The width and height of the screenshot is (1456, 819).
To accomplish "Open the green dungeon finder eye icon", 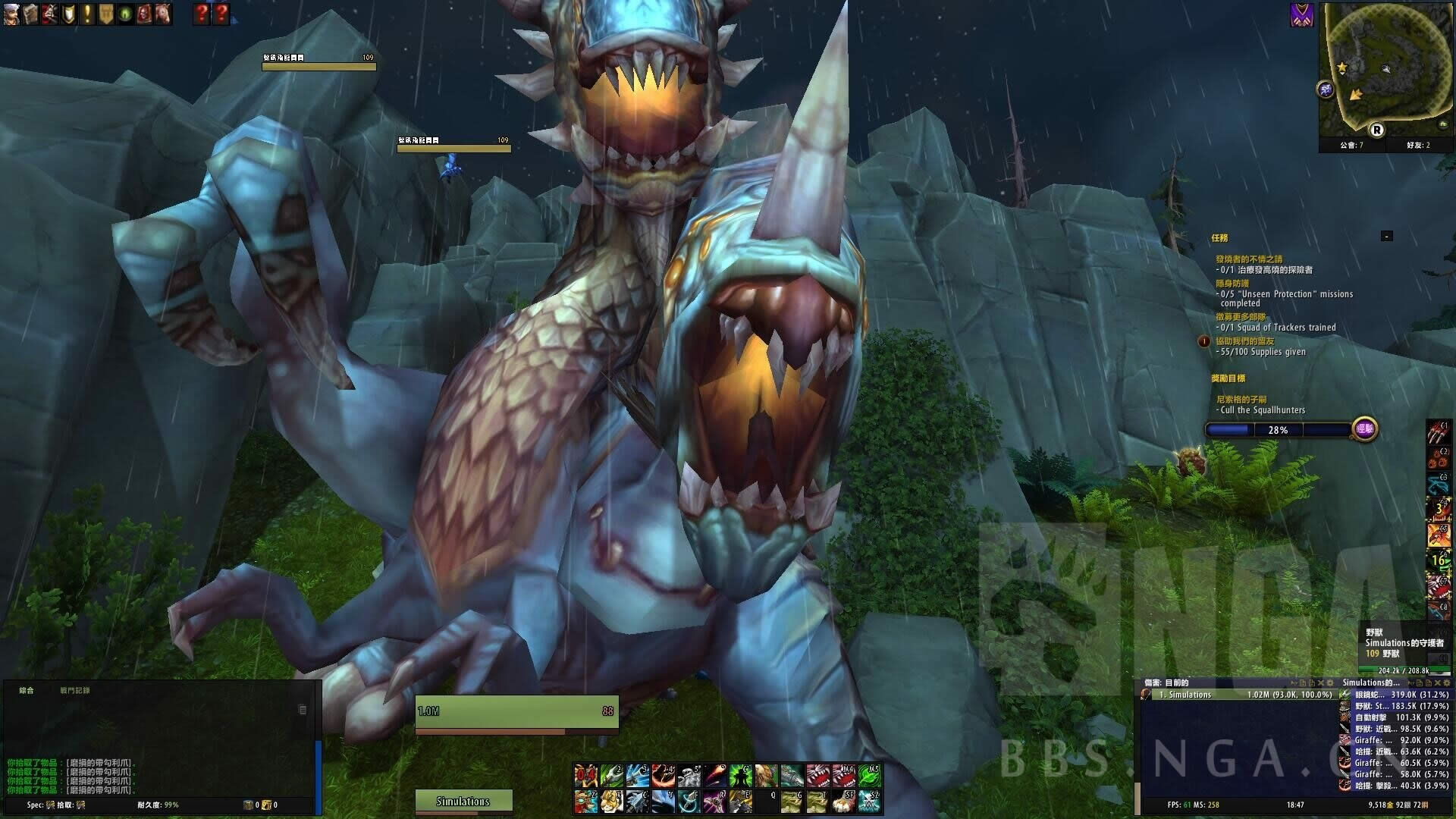I will pyautogui.click(x=125, y=13).
